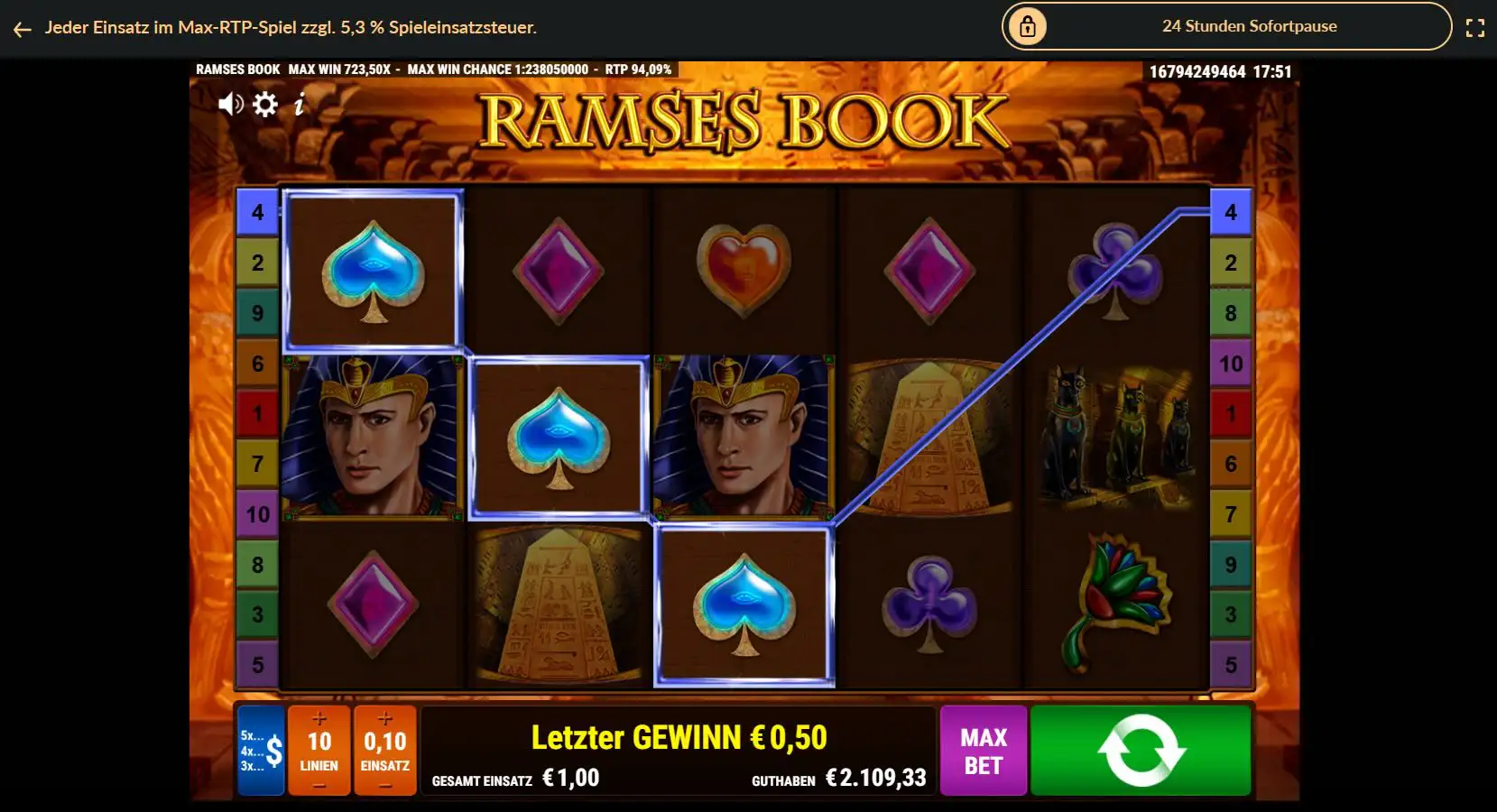Toggle payline 4 on the left side
1497x812 pixels.
(x=257, y=213)
